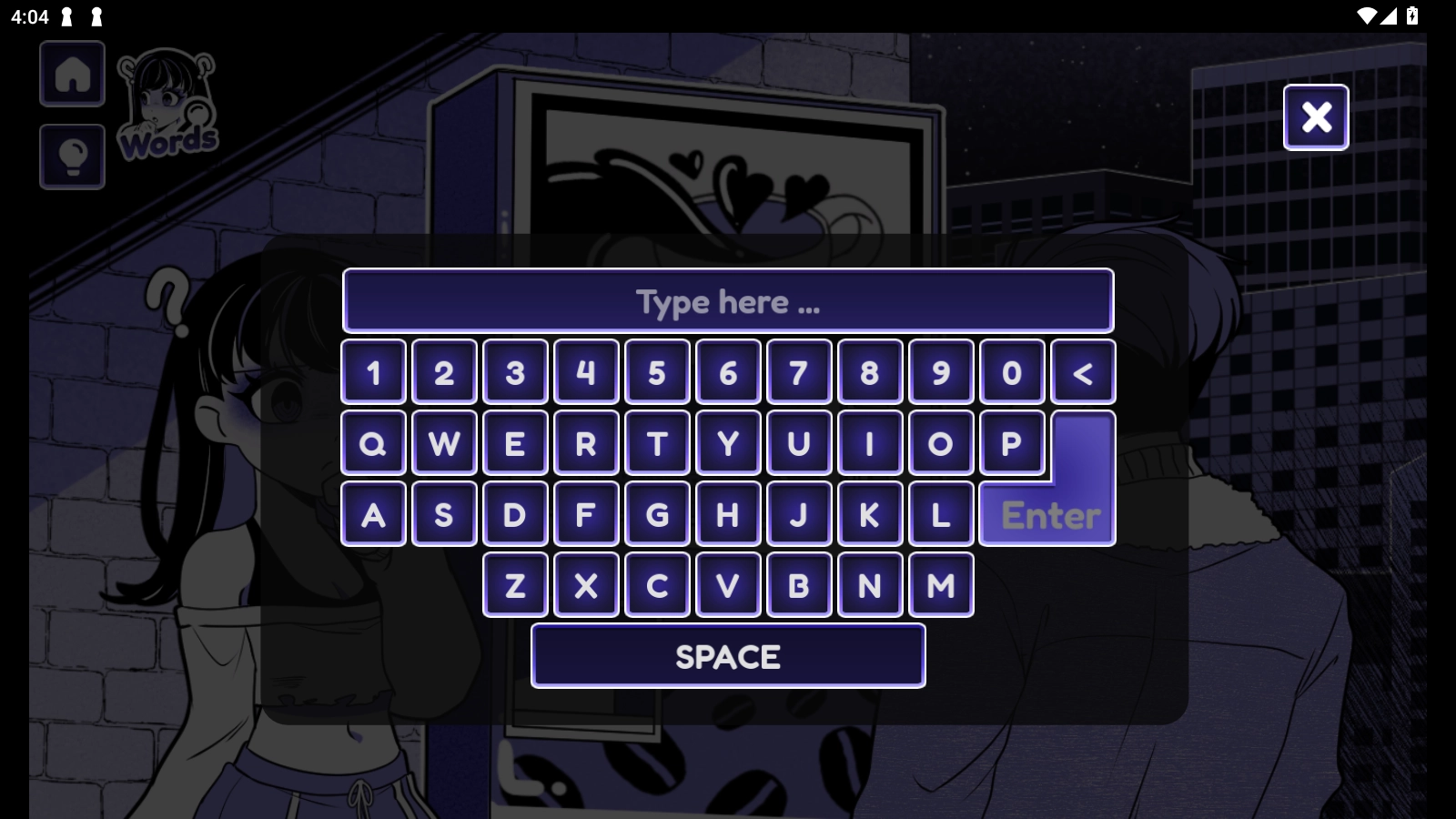Click the lightbulb hint icon
This screenshot has width=1456, height=819.
(x=72, y=157)
